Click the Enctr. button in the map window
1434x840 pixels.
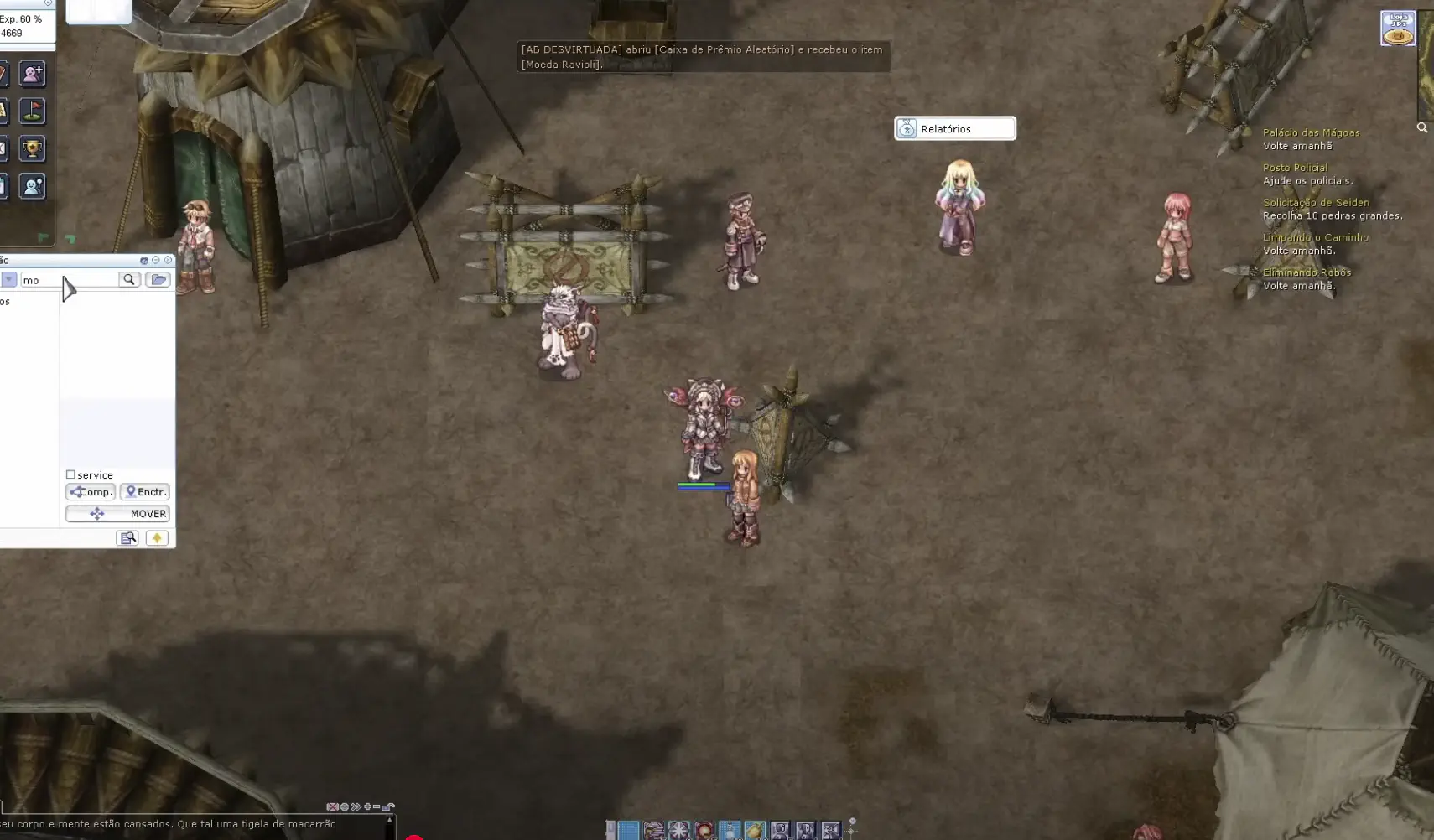[144, 492]
